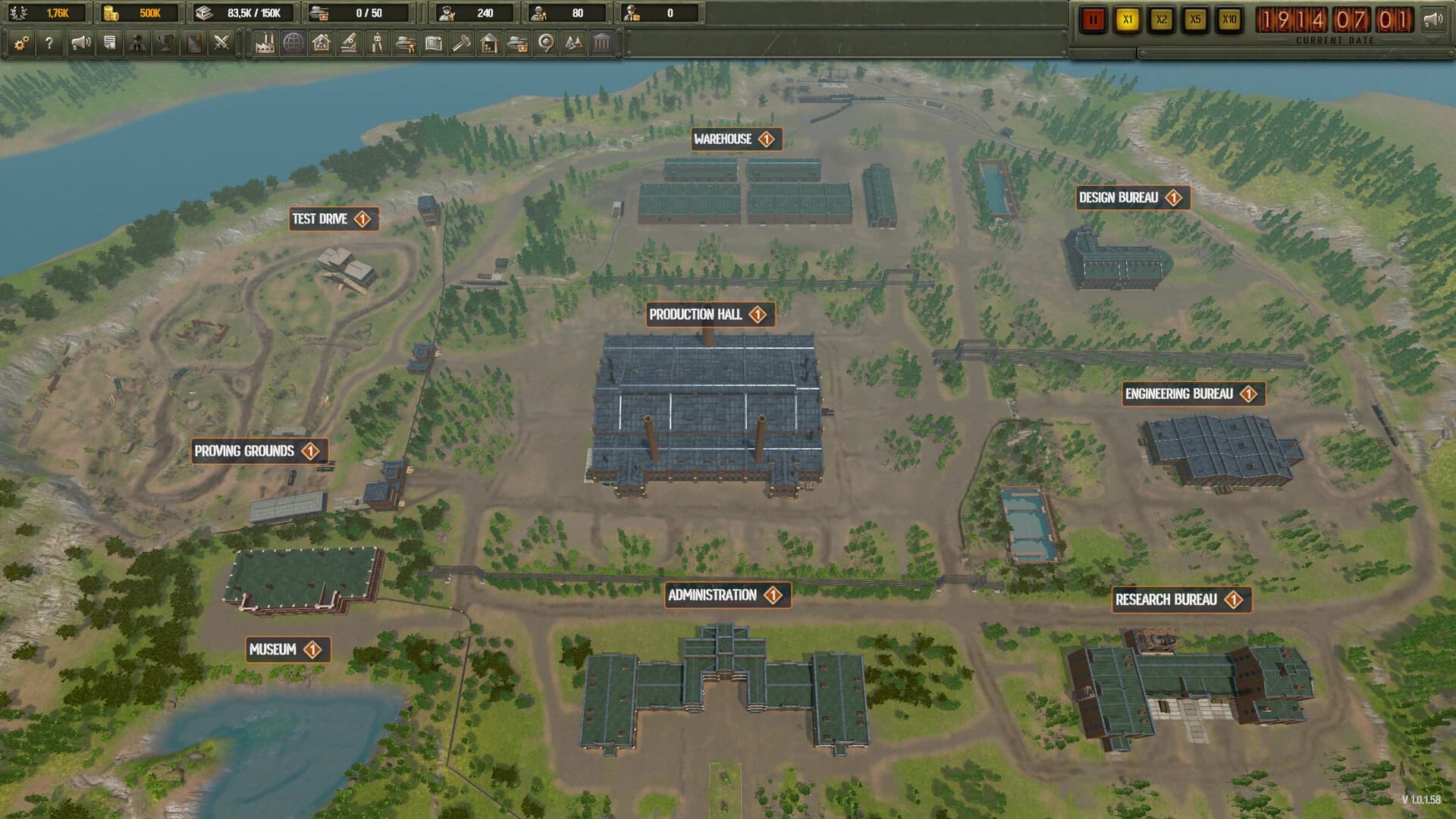Open the museum columns icon in the toolbar
Image resolution: width=1456 pixels, height=819 pixels.
click(x=601, y=43)
